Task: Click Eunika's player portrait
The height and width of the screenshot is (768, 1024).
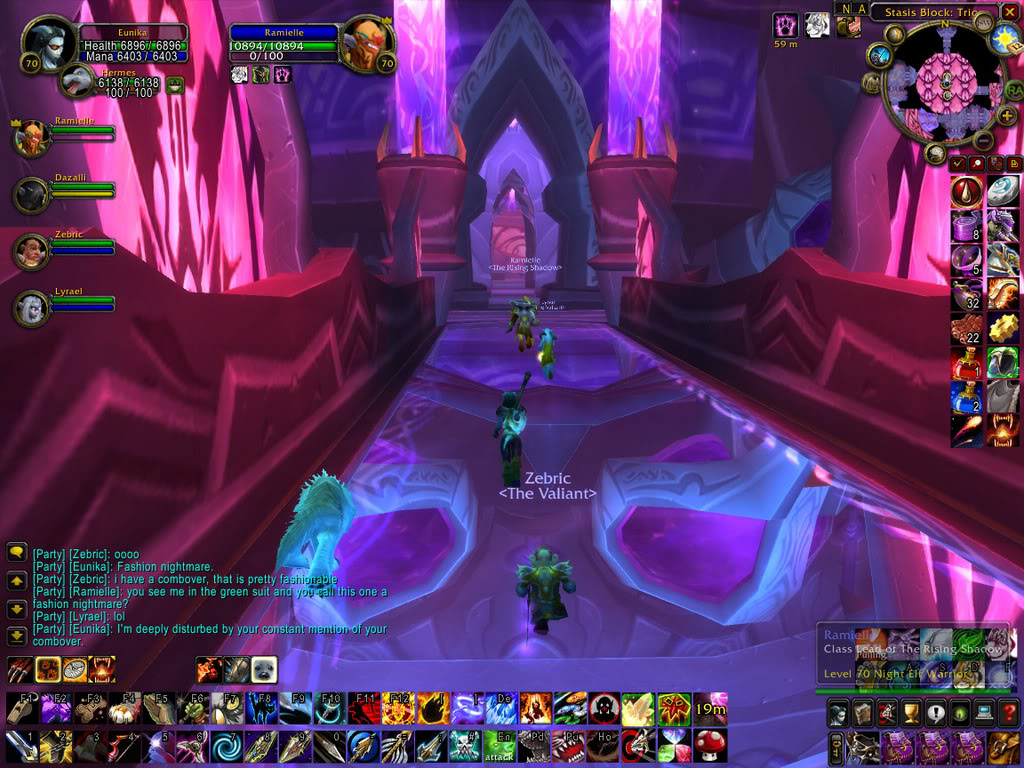Action: (x=46, y=44)
